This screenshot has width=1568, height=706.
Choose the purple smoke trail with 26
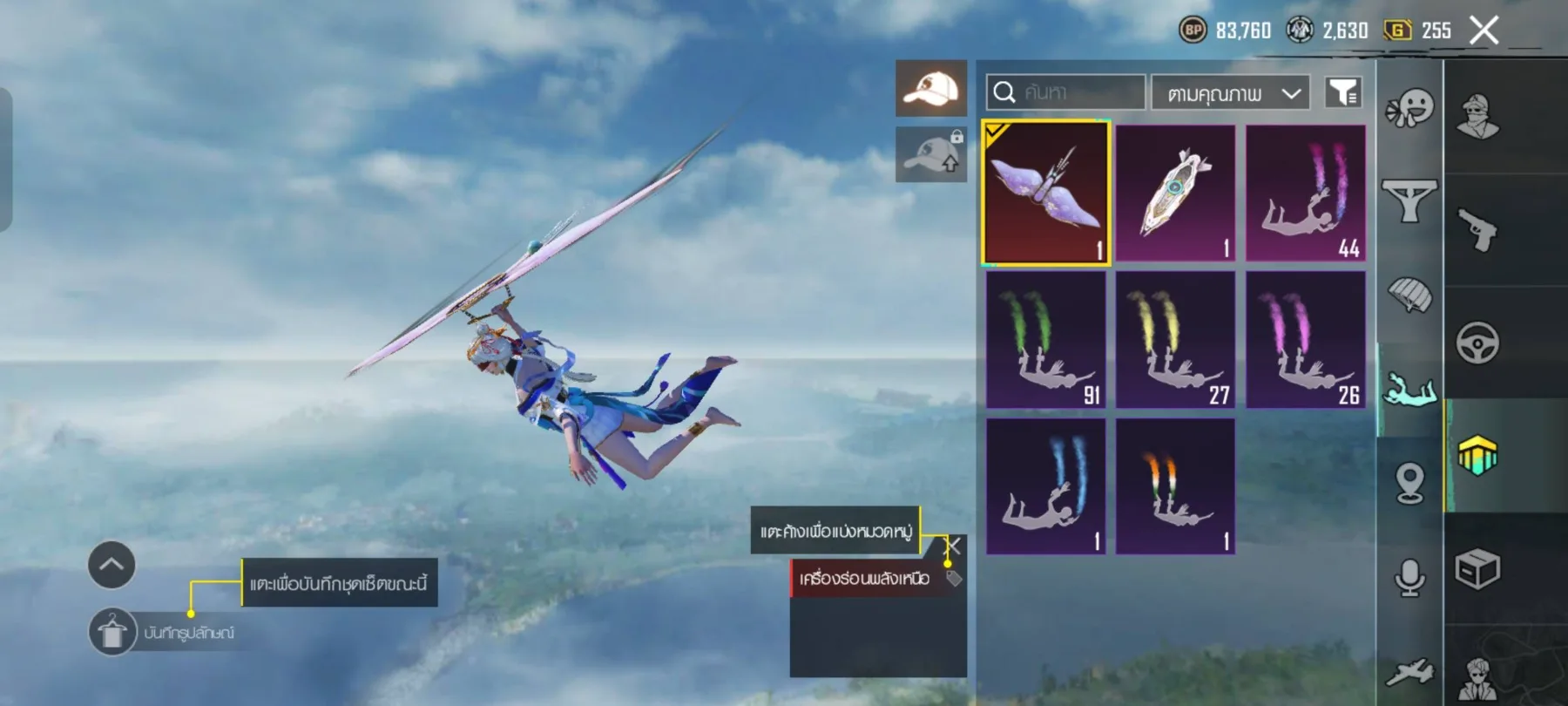pyautogui.click(x=1305, y=340)
